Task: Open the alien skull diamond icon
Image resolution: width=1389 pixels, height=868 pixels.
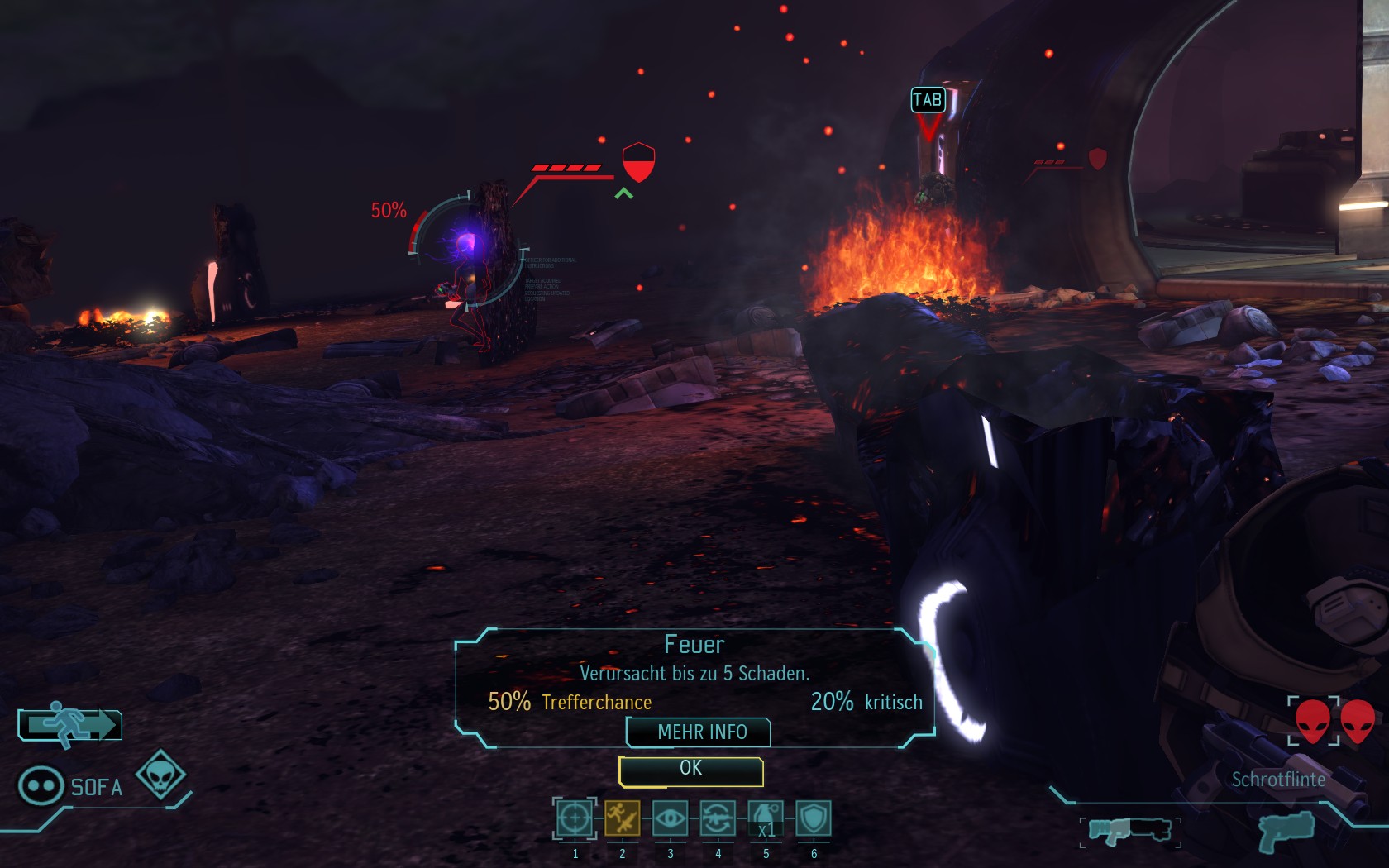Action: 160,774
